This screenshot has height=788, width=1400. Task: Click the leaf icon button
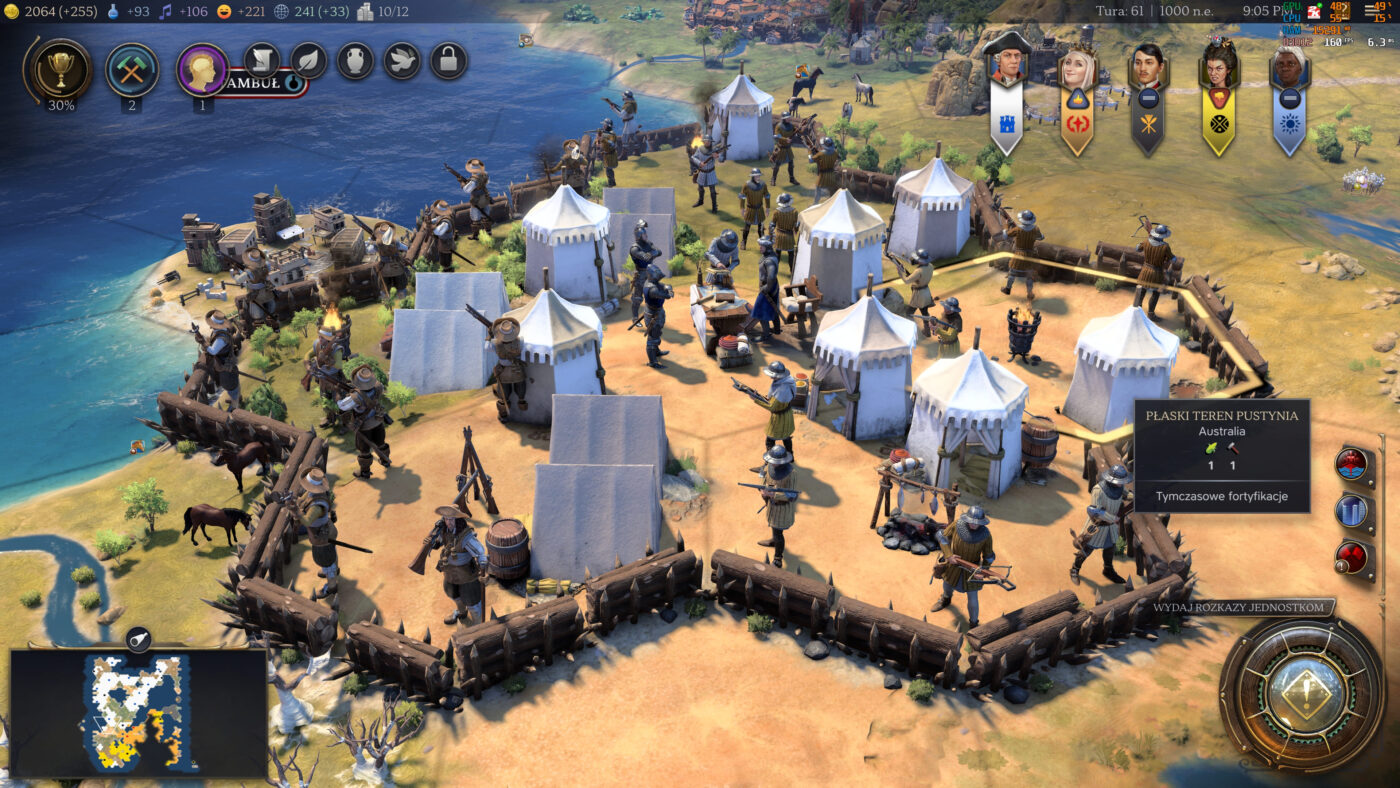tap(309, 61)
